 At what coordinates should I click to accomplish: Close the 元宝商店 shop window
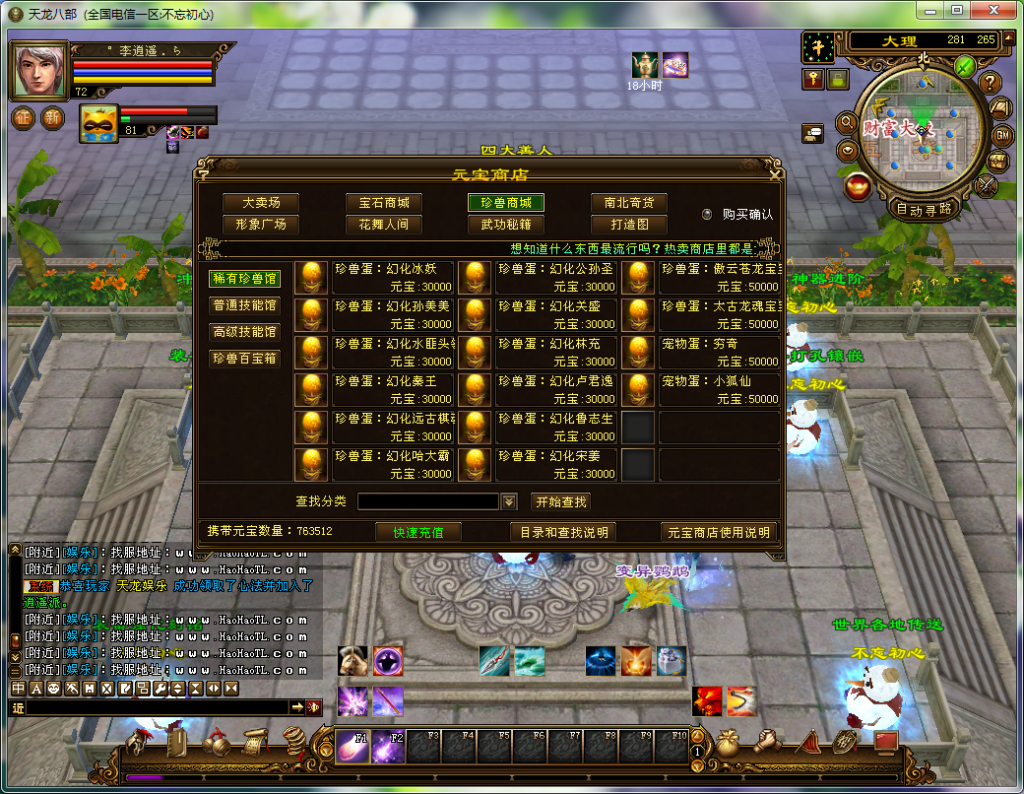775,174
